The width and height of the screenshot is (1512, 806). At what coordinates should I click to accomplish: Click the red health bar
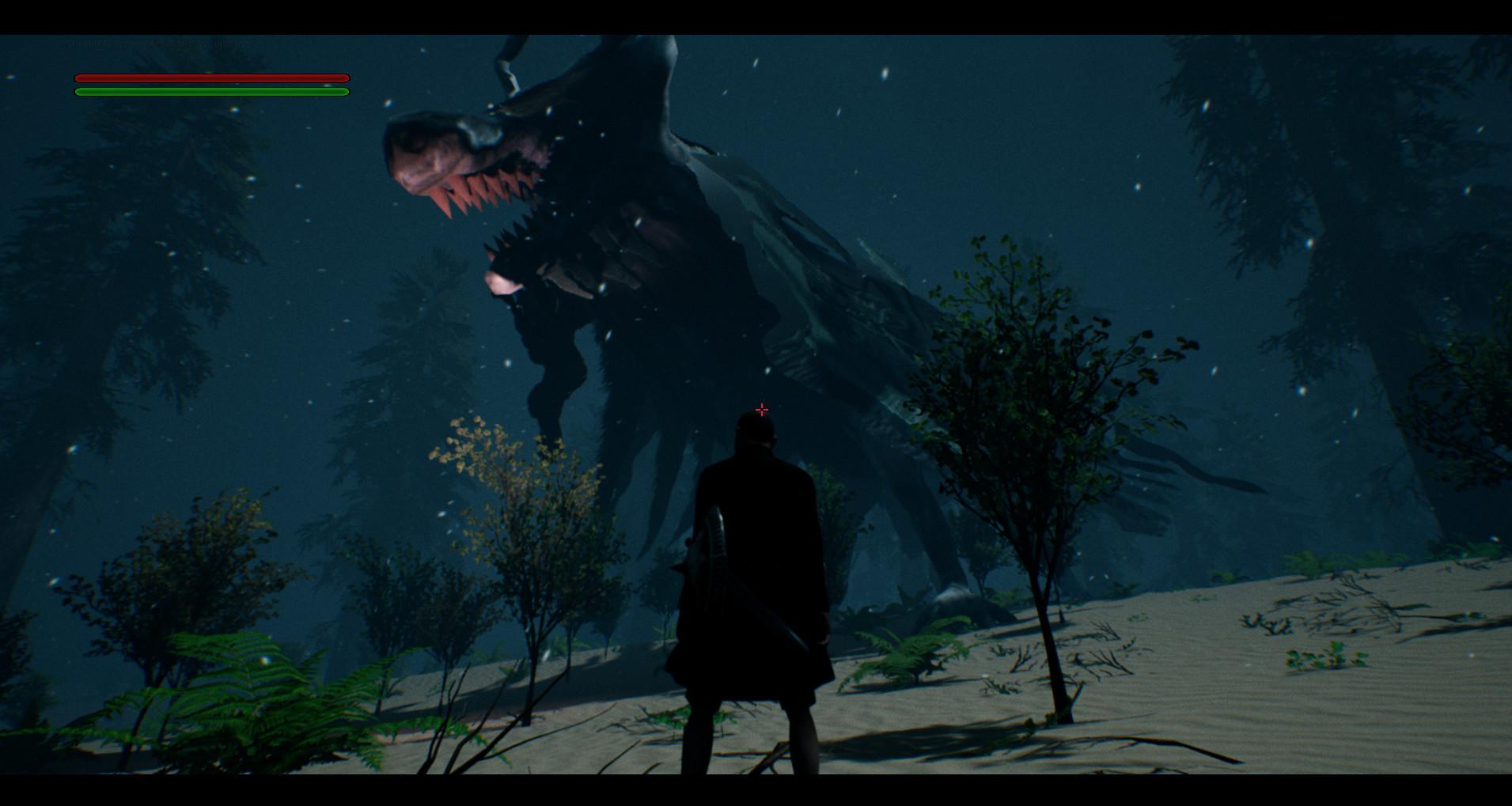point(210,78)
